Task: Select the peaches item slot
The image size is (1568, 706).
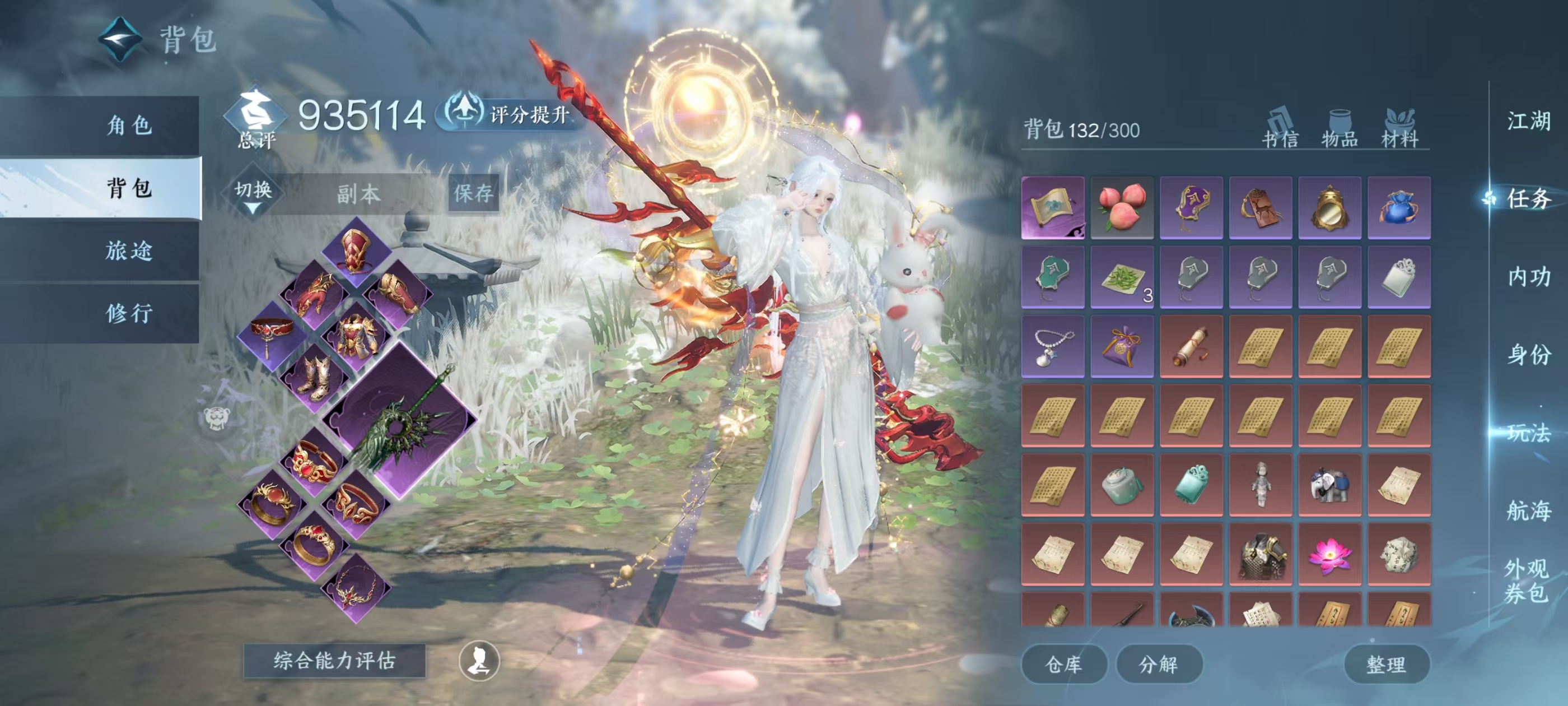Action: click(1122, 207)
